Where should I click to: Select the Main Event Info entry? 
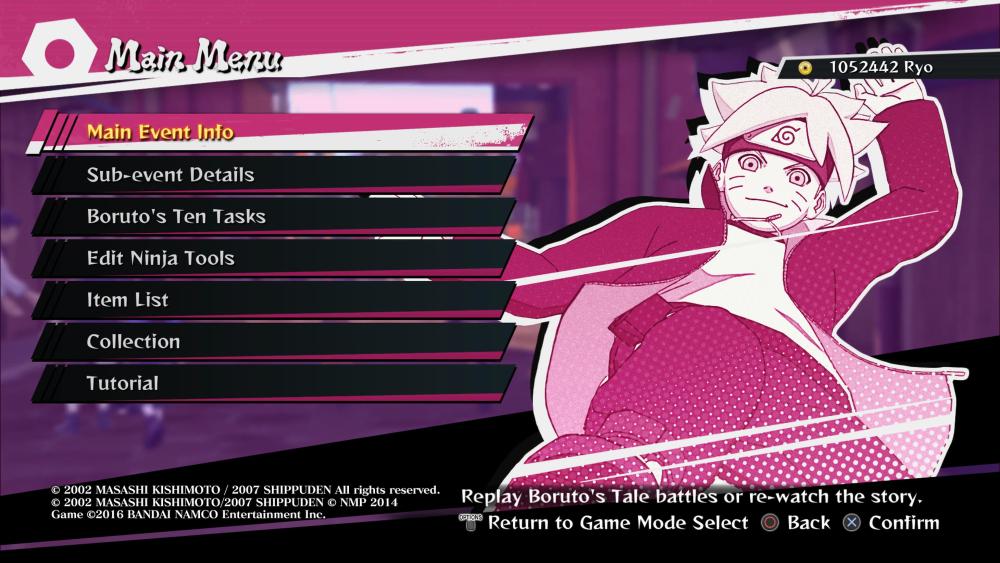(x=160, y=132)
